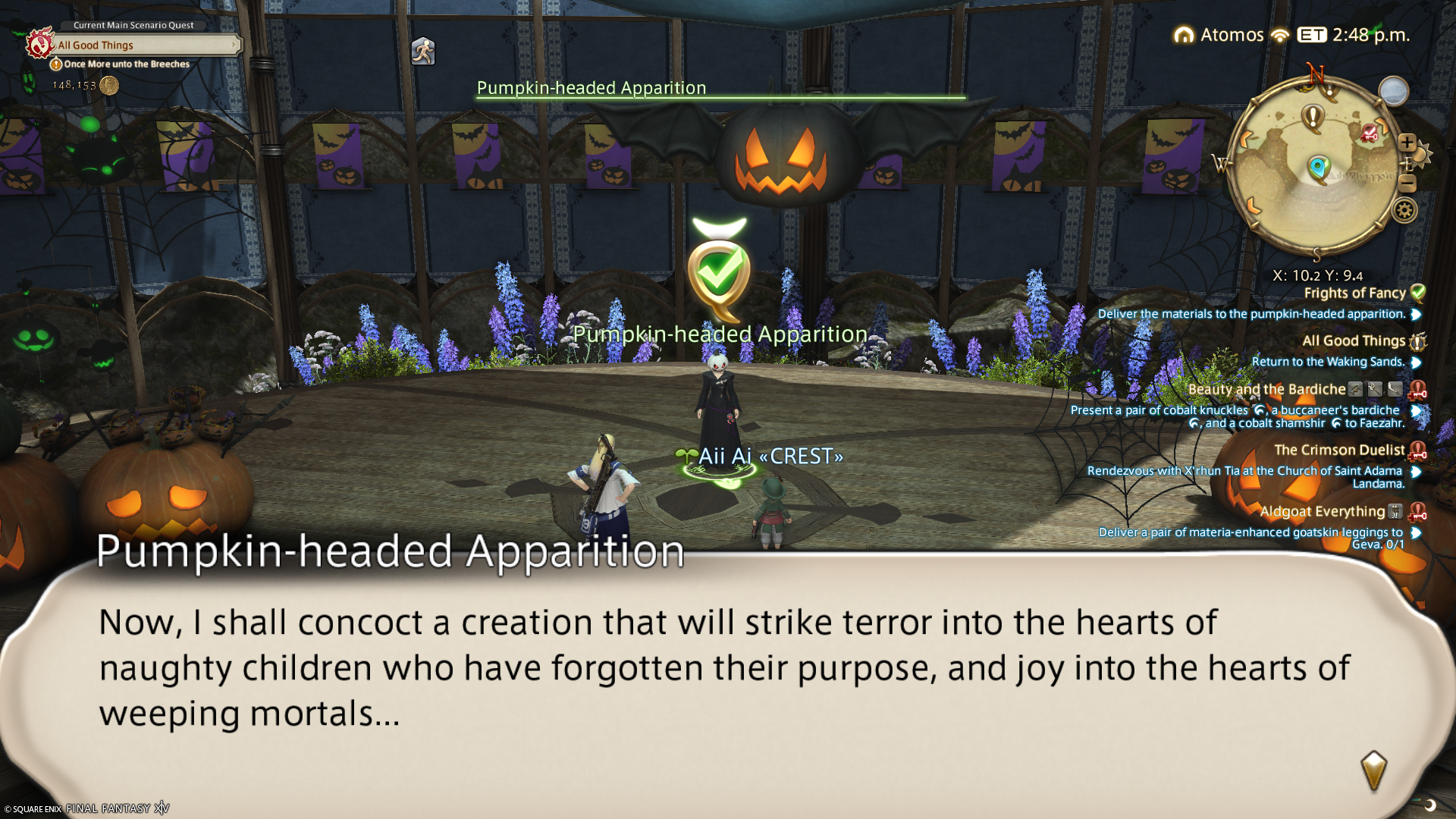1456x819 pixels.
Task: Click the sprint status icon
Action: [x=422, y=52]
